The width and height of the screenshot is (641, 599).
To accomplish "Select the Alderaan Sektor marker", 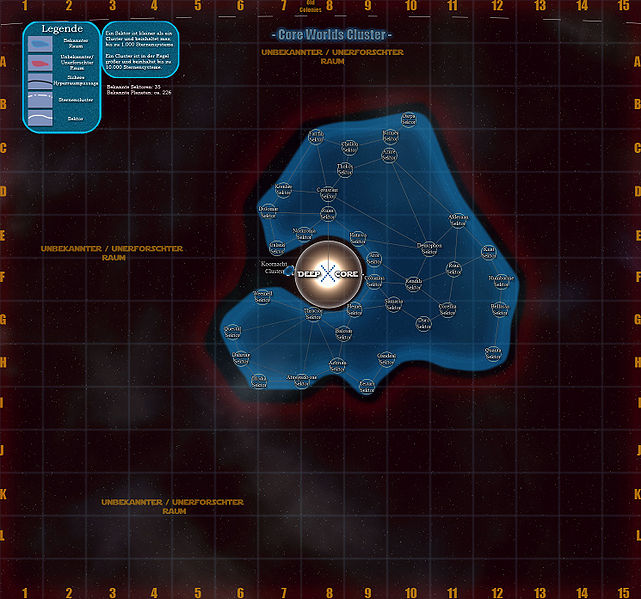I will tap(458, 219).
